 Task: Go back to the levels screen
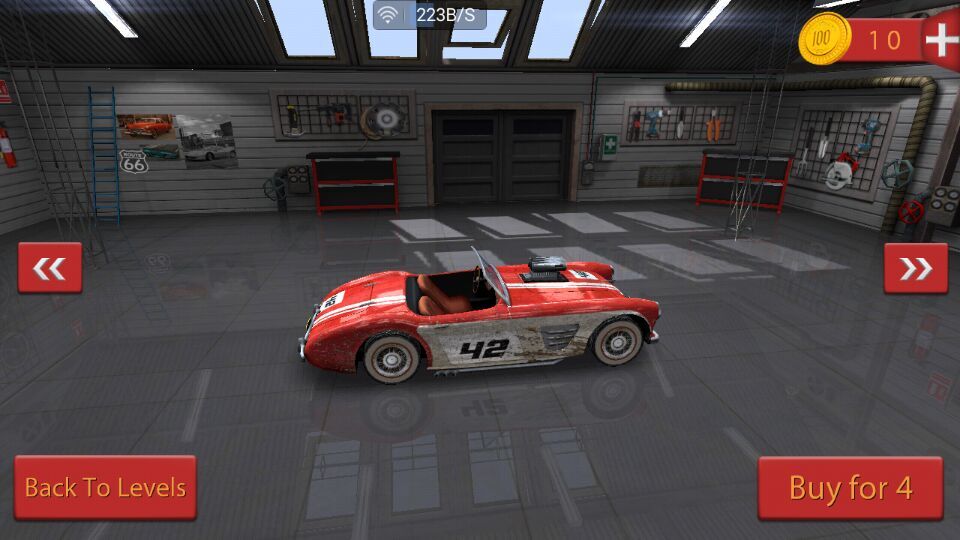tap(105, 488)
